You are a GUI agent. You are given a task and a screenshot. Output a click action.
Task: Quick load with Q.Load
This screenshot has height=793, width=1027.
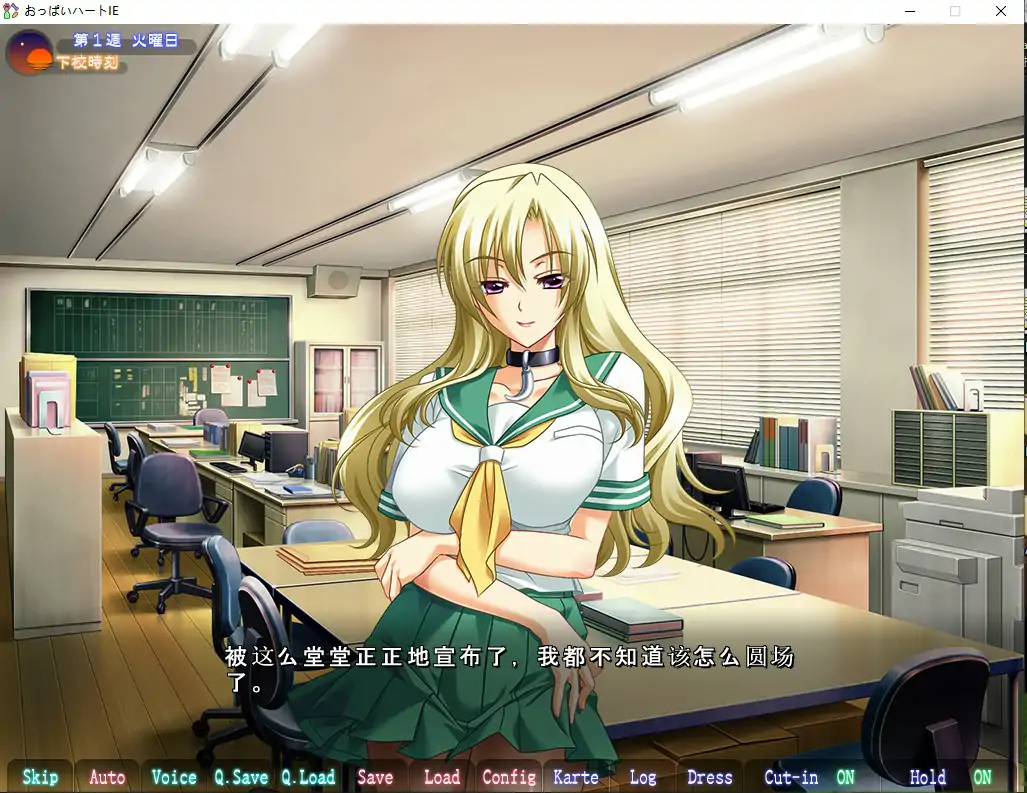(x=308, y=777)
